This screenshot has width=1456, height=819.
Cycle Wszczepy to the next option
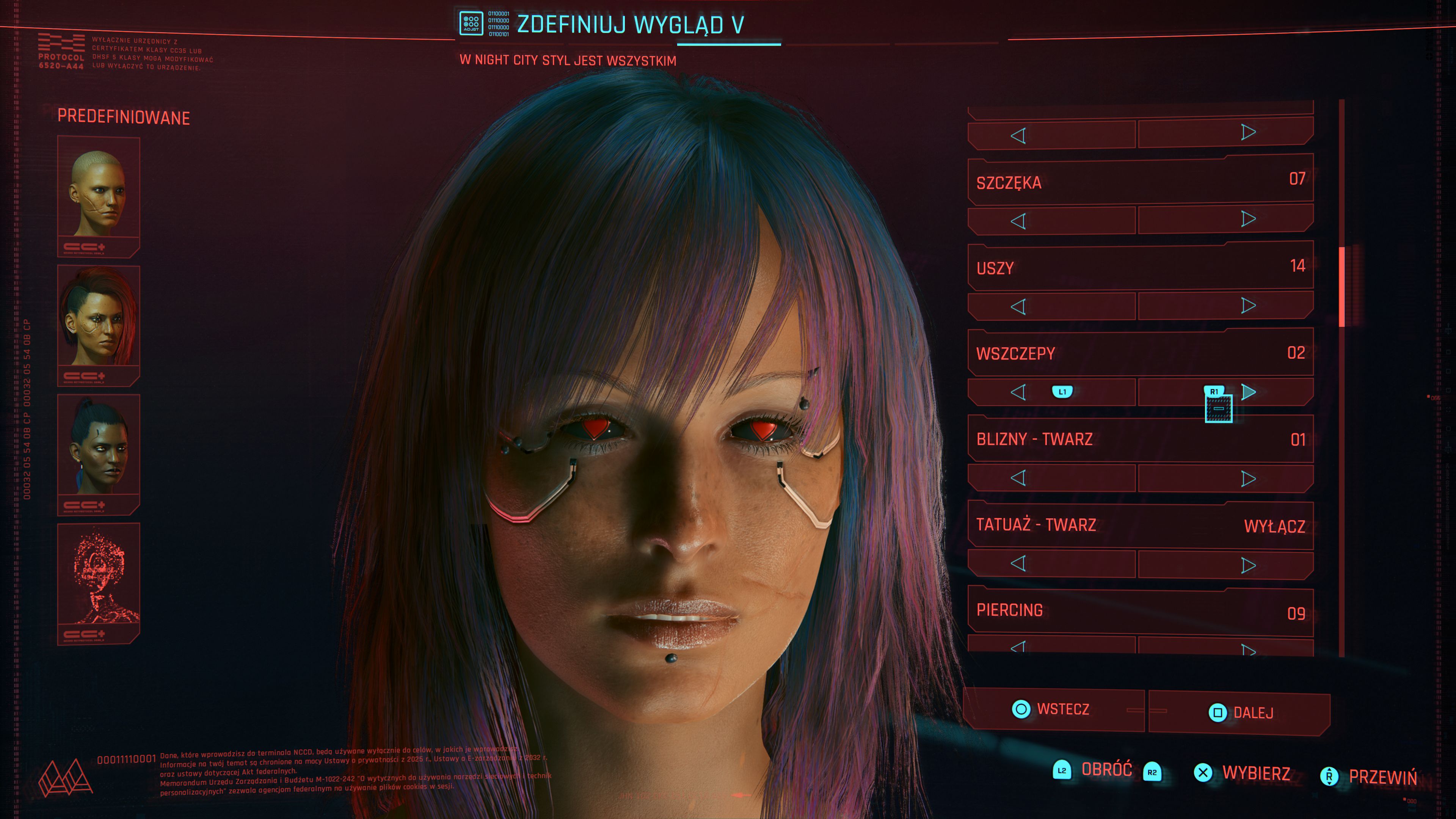point(1249,392)
